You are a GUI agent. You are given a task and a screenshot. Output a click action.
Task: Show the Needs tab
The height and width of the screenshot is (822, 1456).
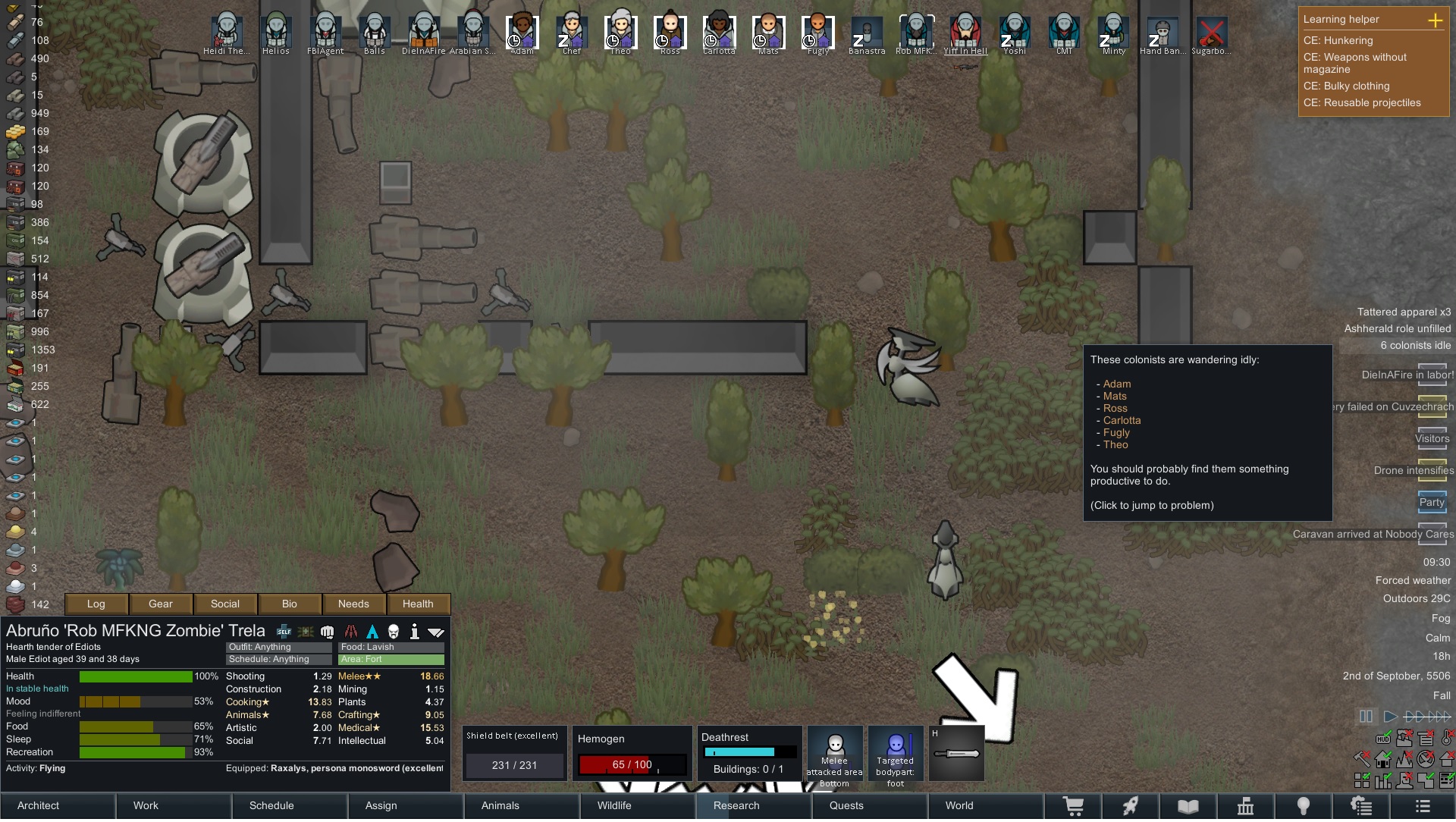(353, 604)
